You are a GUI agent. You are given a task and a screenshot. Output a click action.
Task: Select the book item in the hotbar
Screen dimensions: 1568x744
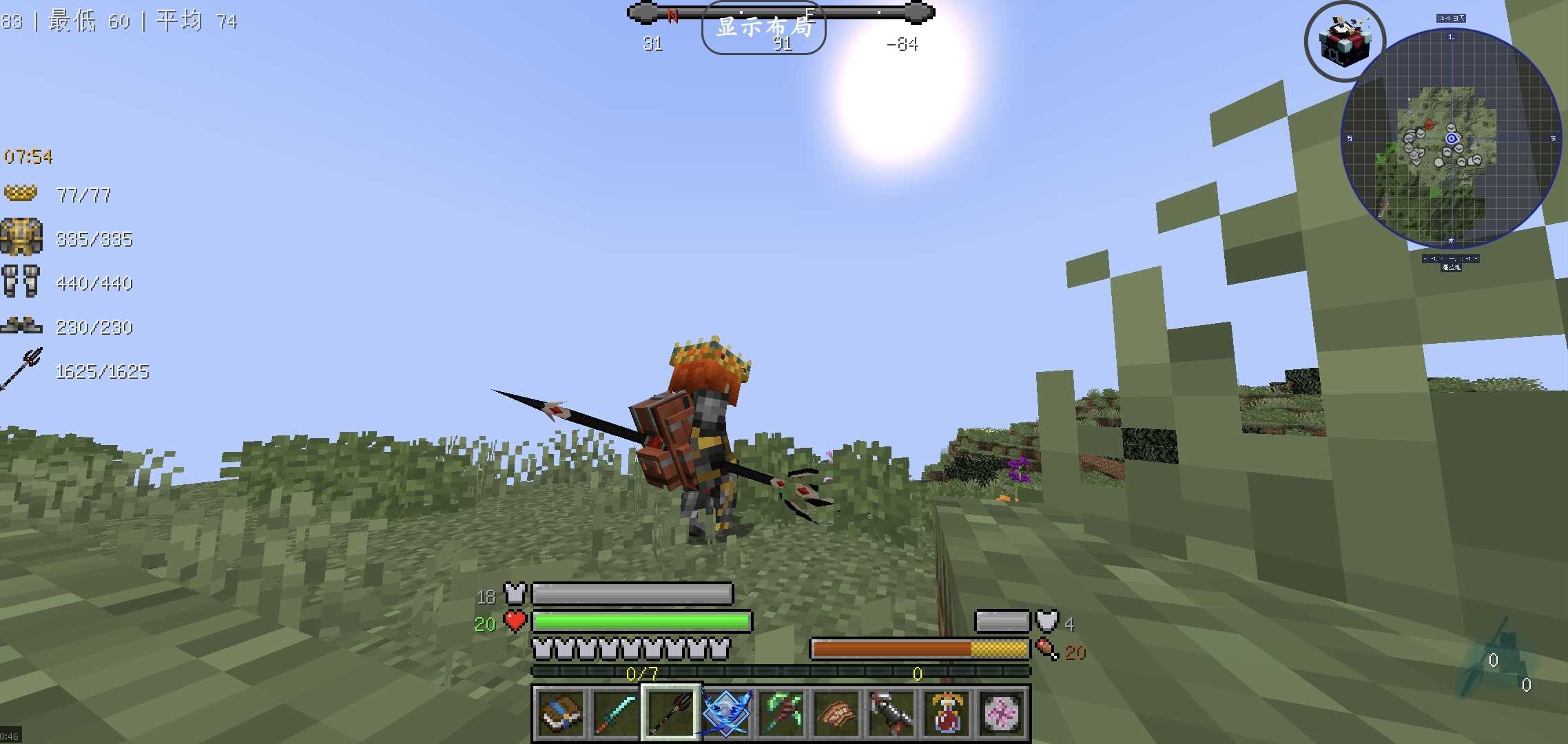(x=560, y=713)
